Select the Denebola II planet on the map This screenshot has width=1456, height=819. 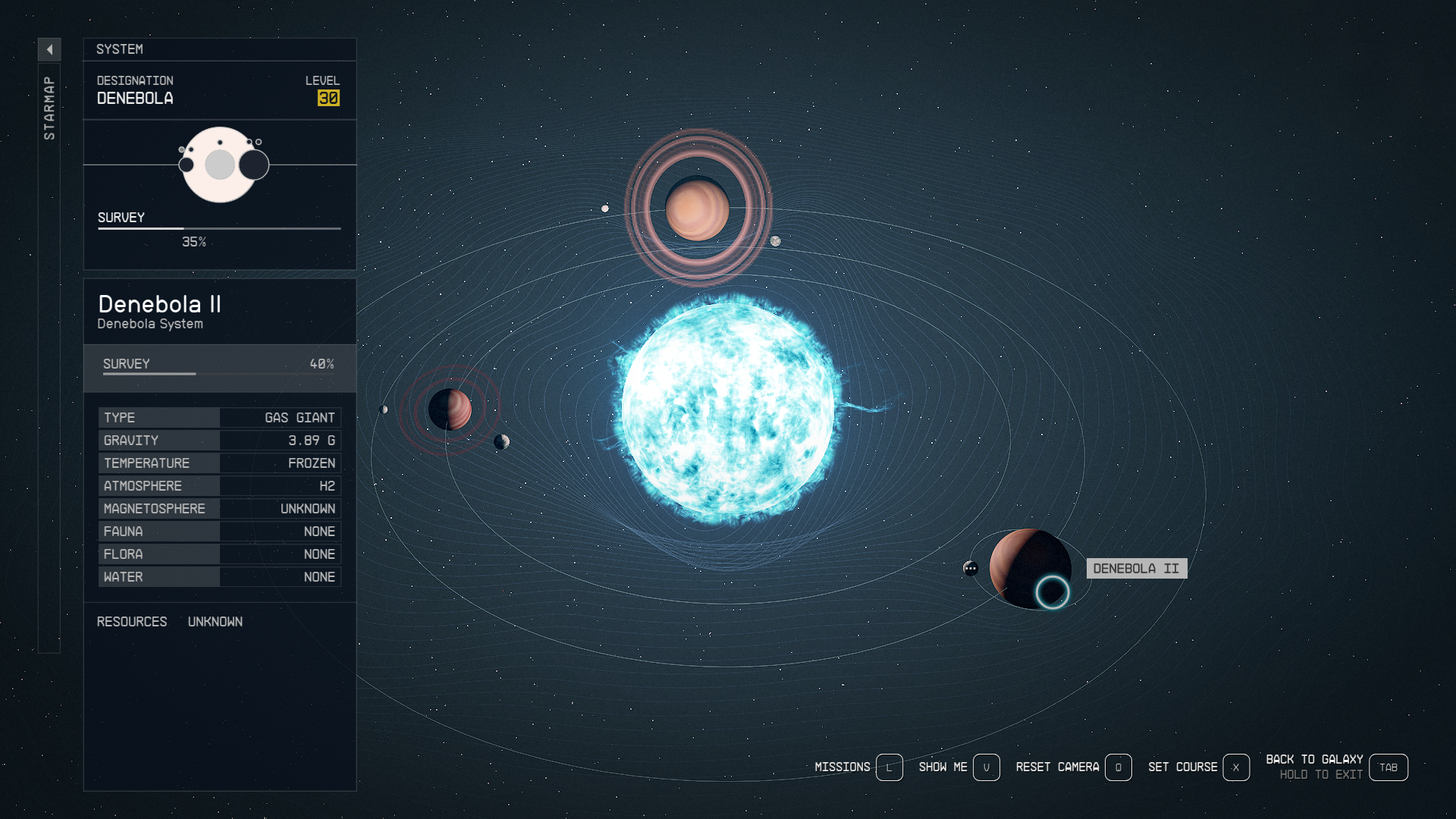point(1029,569)
